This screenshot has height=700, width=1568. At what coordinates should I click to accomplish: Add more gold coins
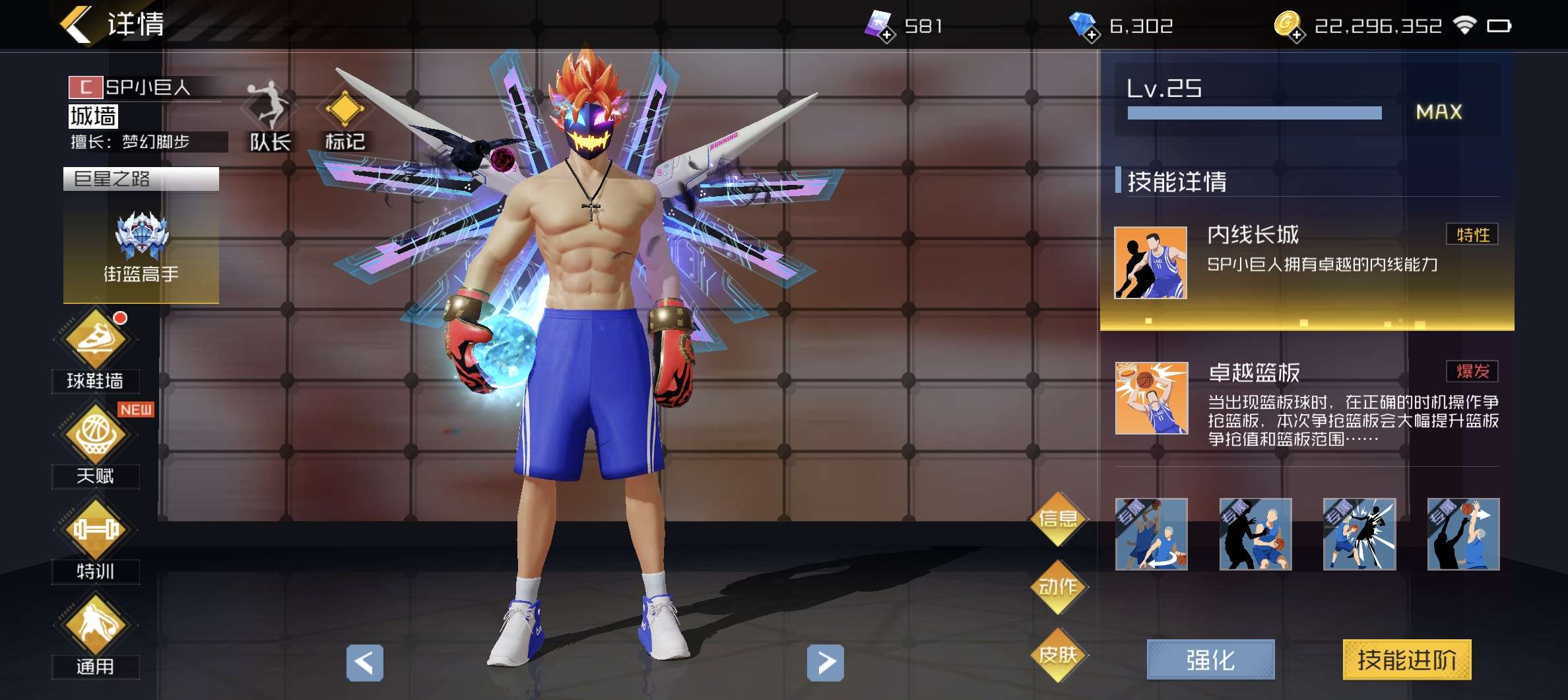[1297, 34]
